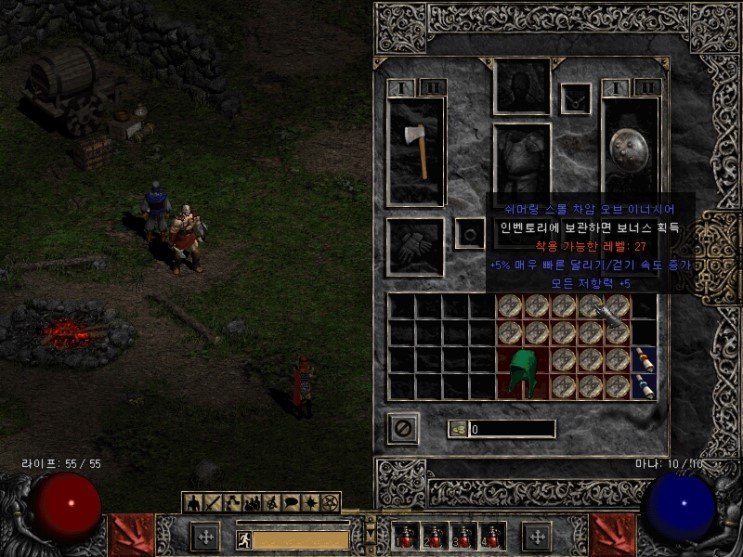Select the hand axe in the weapon slot

[x=416, y=152]
